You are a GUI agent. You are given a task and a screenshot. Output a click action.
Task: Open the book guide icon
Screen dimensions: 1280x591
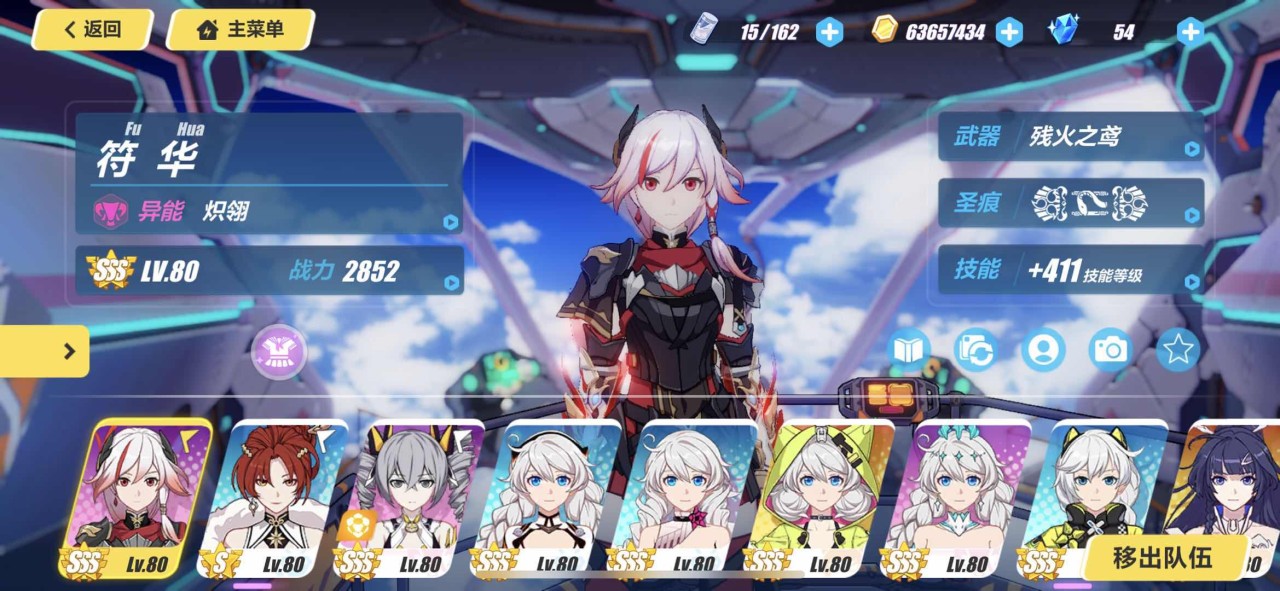[909, 349]
